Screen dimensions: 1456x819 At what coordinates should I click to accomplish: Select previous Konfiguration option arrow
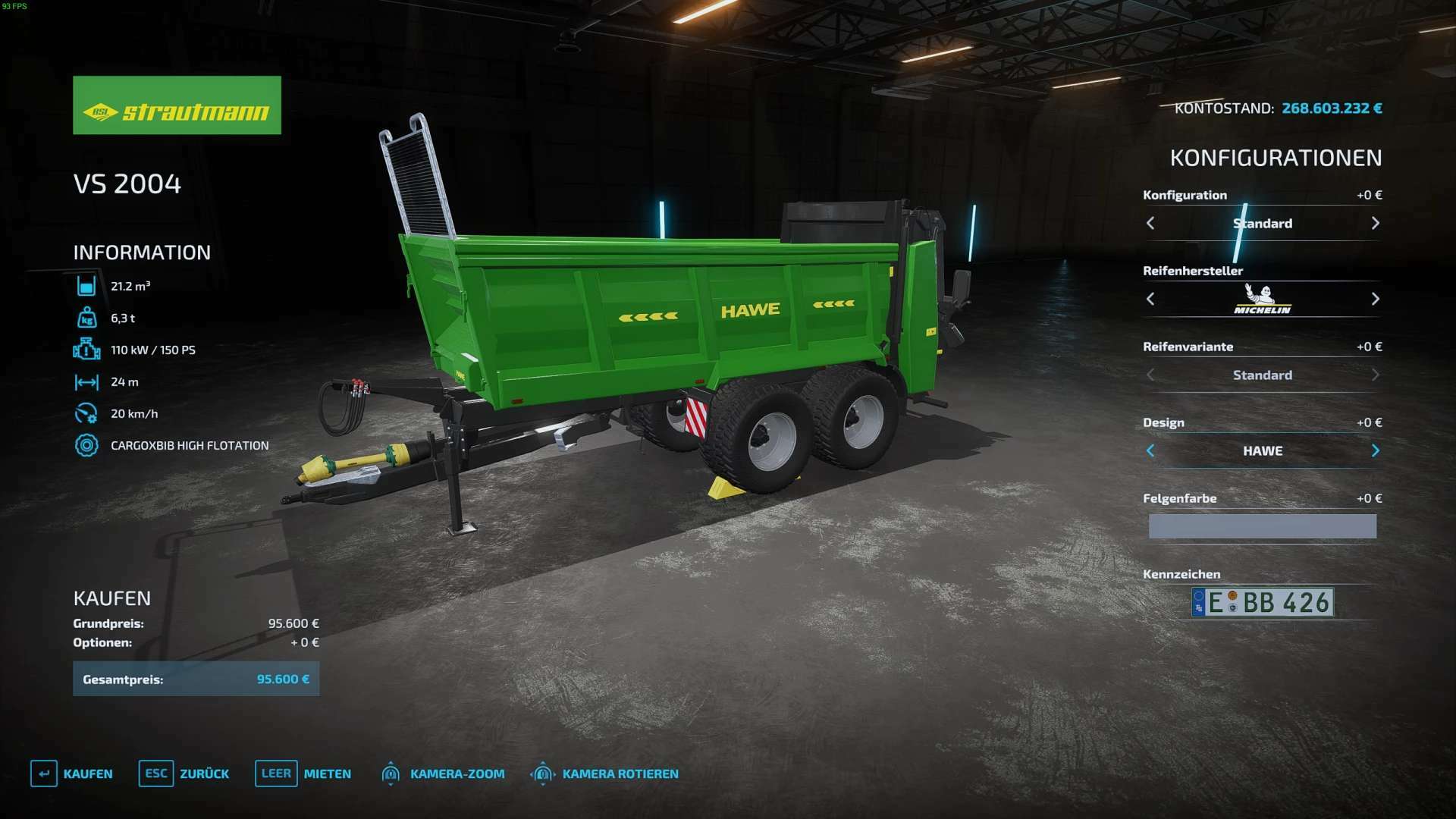tap(1150, 223)
